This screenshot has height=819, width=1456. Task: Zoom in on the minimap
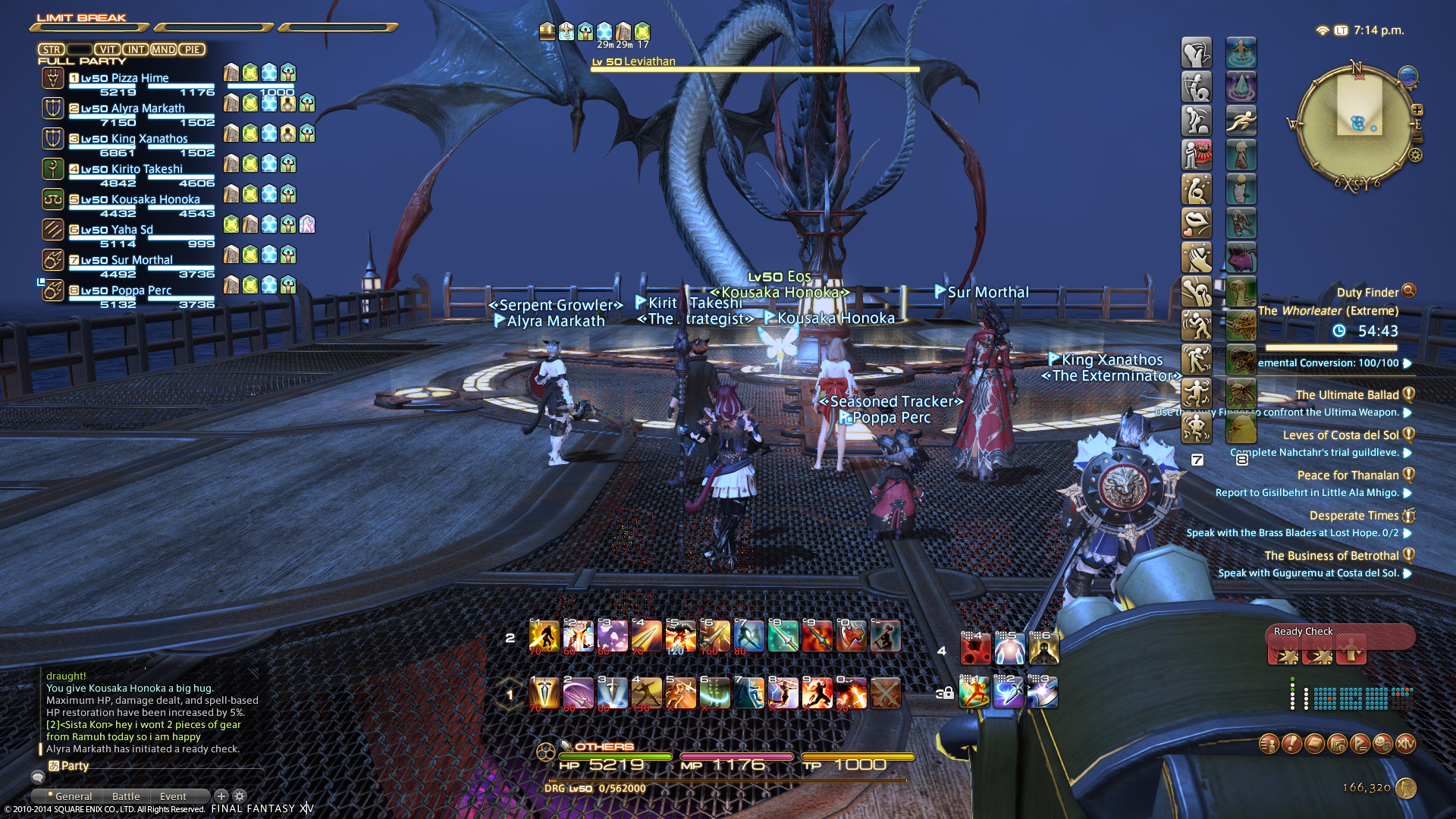tap(1417, 110)
